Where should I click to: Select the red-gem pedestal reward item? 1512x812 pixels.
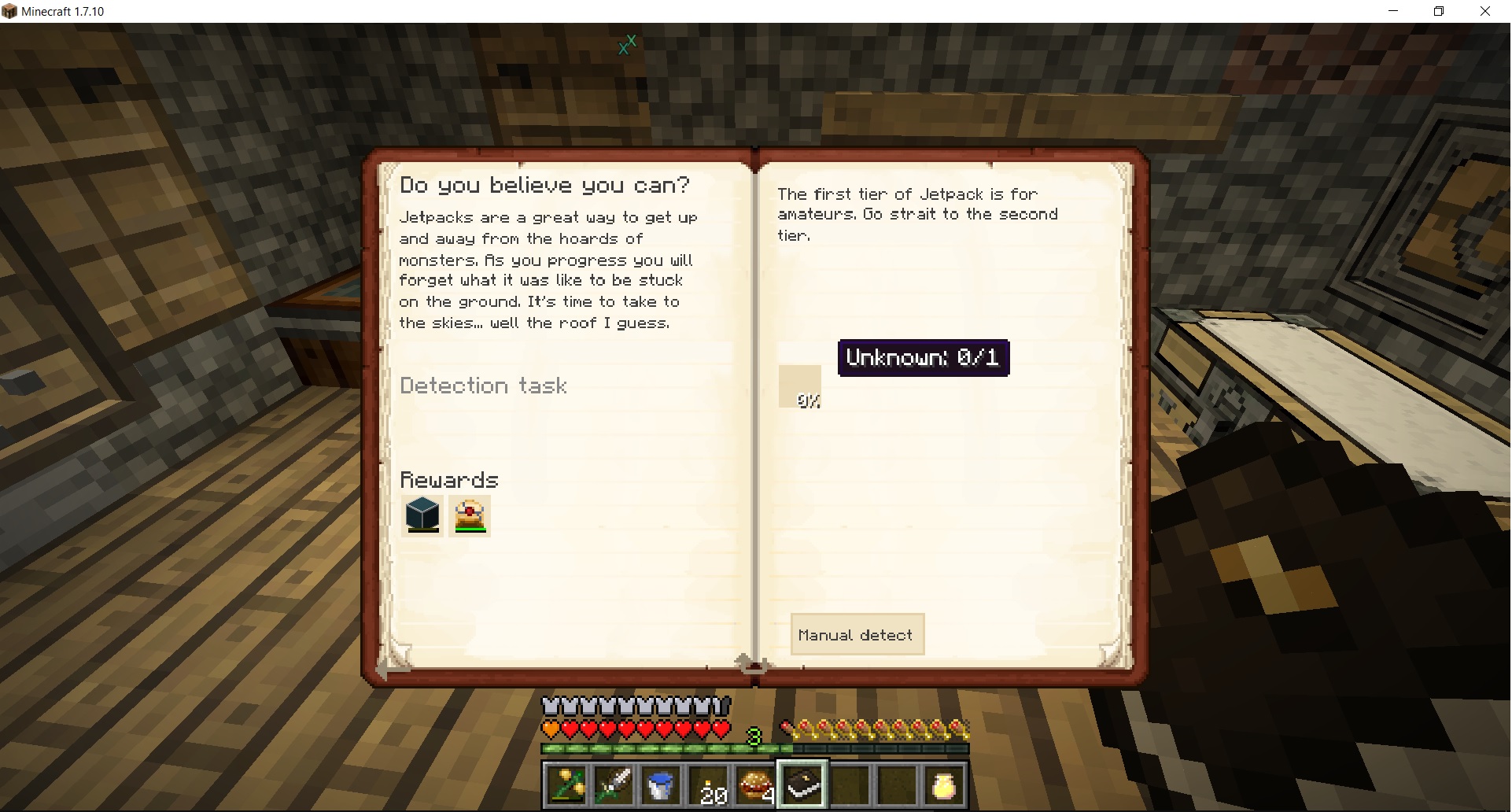470,515
